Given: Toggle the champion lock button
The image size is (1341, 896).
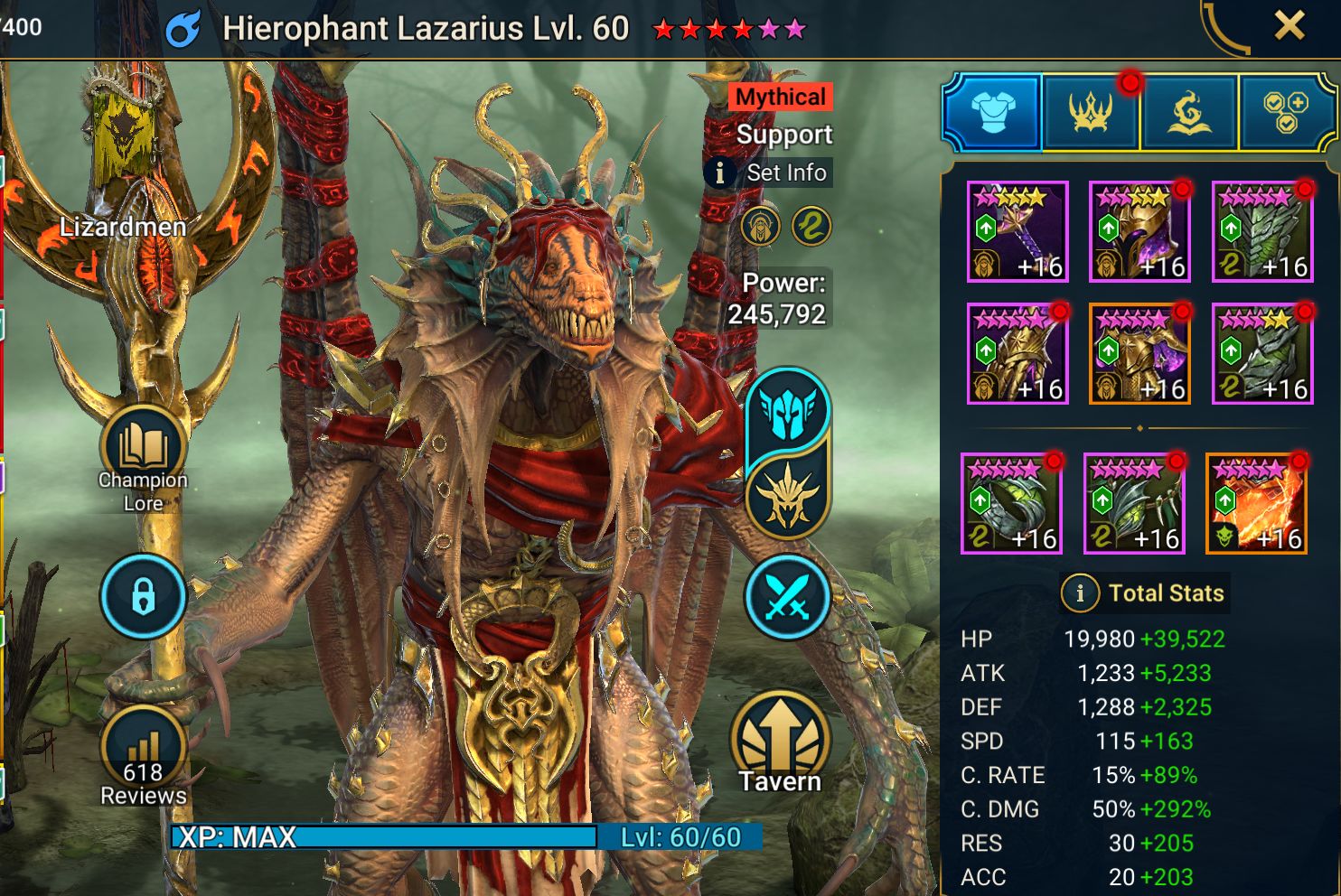Looking at the screenshot, I should (144, 596).
